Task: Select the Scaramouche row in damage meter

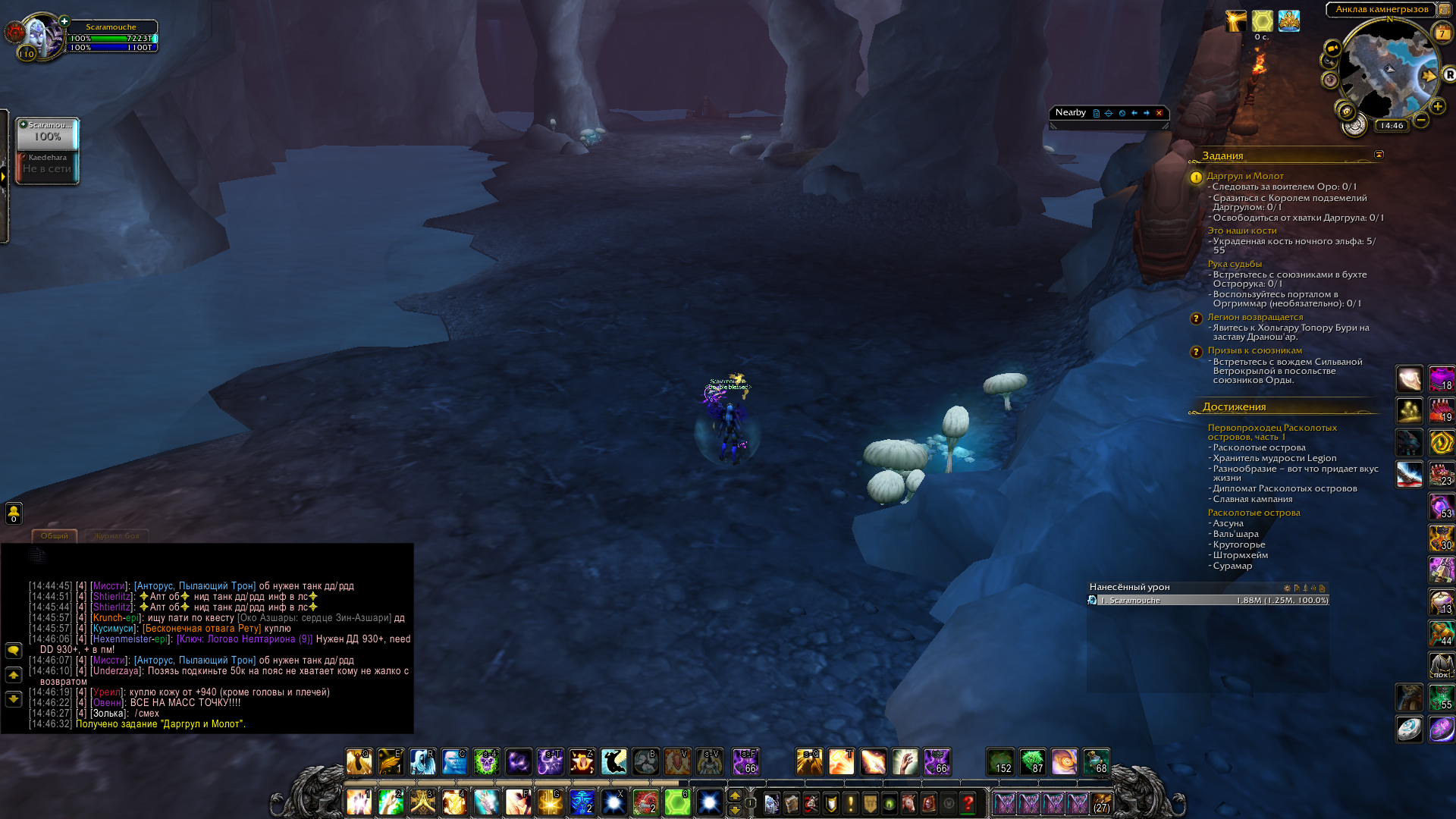Action: click(x=1207, y=600)
